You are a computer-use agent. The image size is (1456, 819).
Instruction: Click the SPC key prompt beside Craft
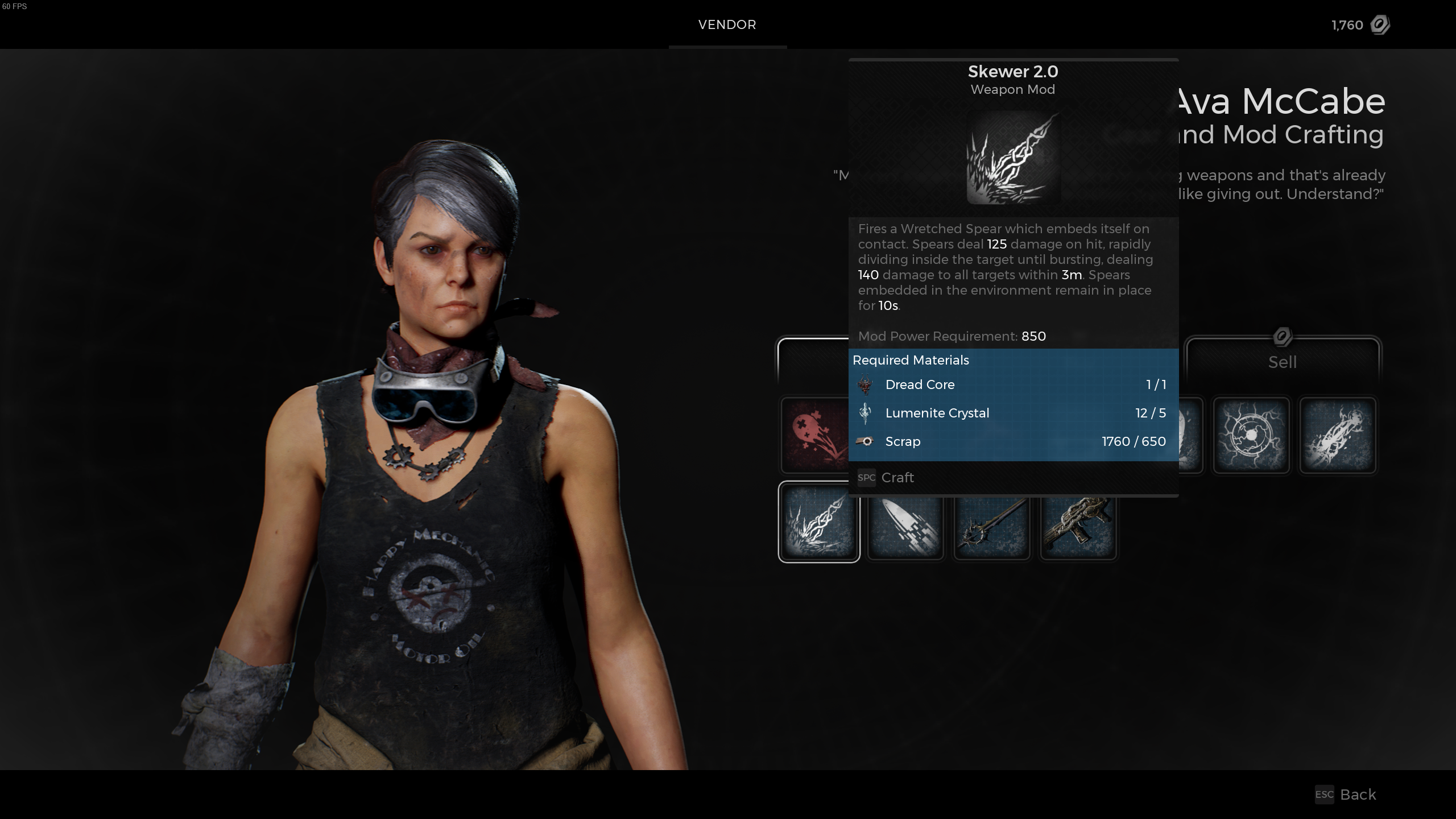click(x=866, y=478)
